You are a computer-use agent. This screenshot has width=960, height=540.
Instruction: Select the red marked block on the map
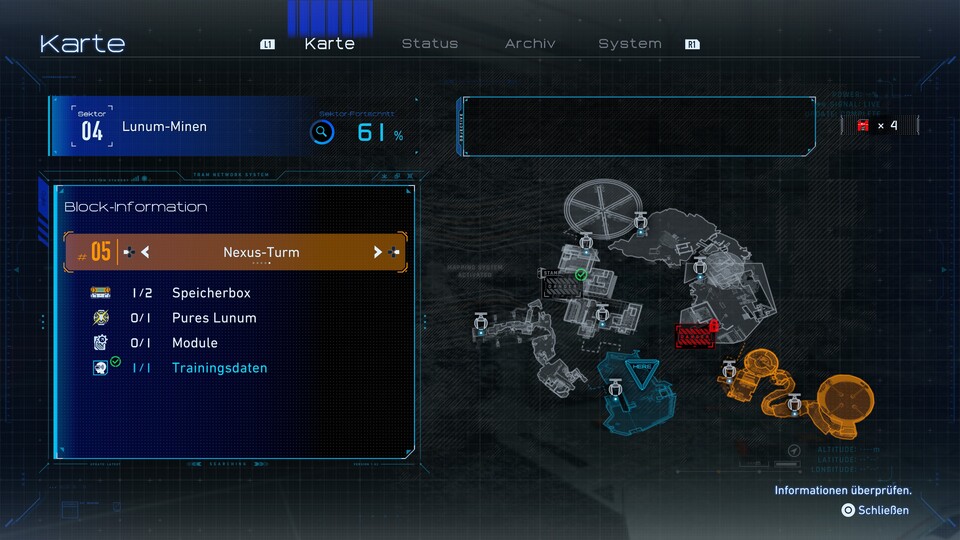[696, 336]
